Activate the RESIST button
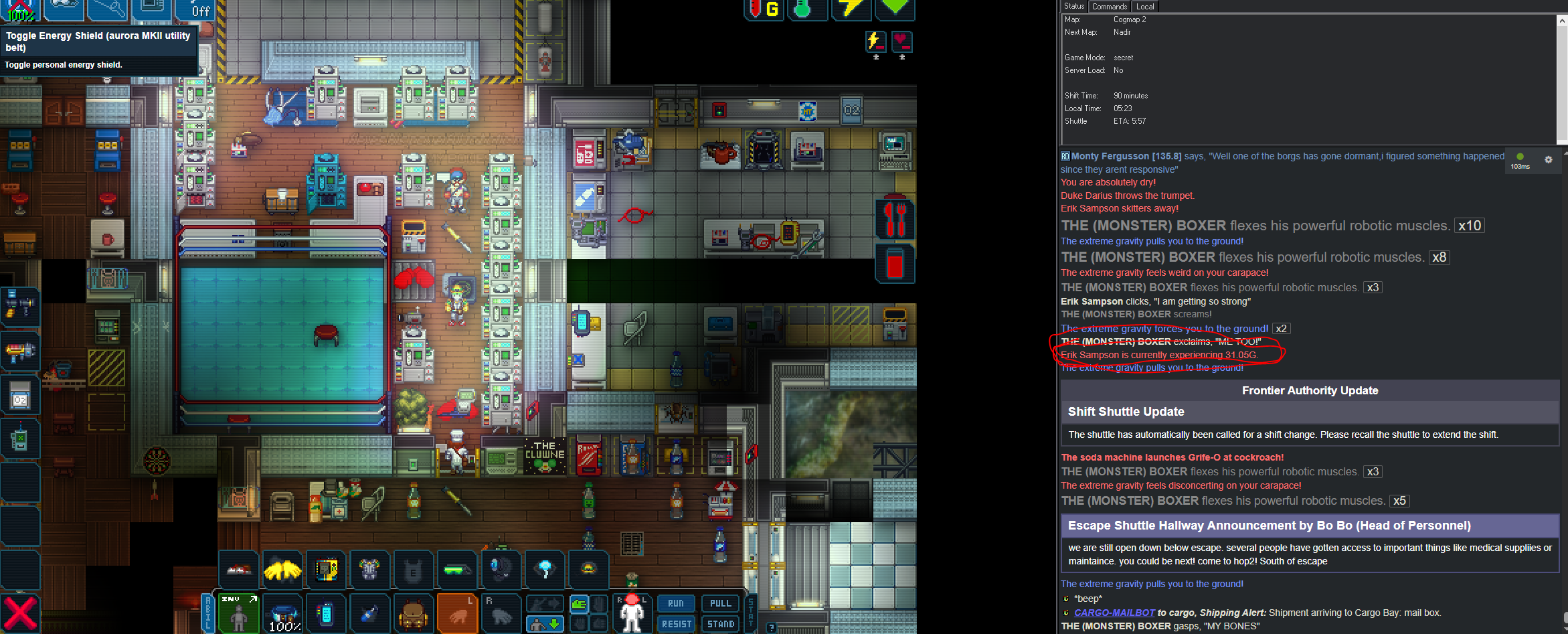 676,624
